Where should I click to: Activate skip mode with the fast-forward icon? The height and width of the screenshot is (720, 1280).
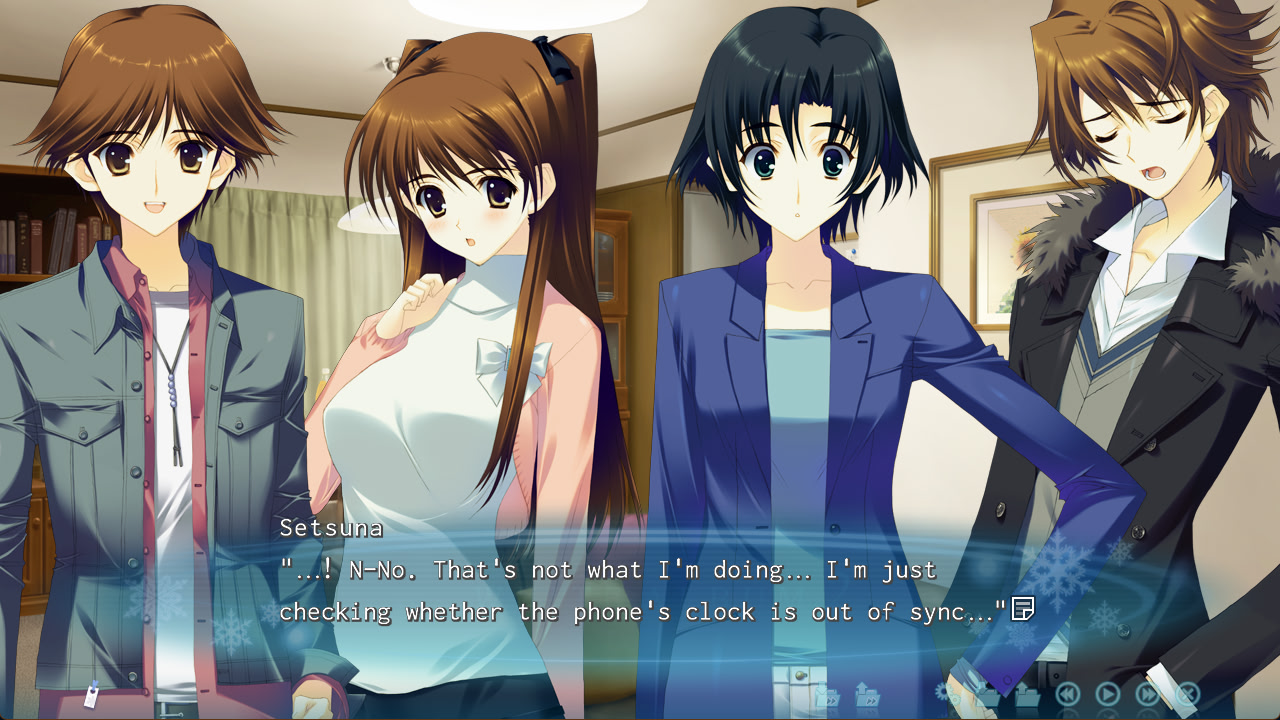tap(1147, 693)
